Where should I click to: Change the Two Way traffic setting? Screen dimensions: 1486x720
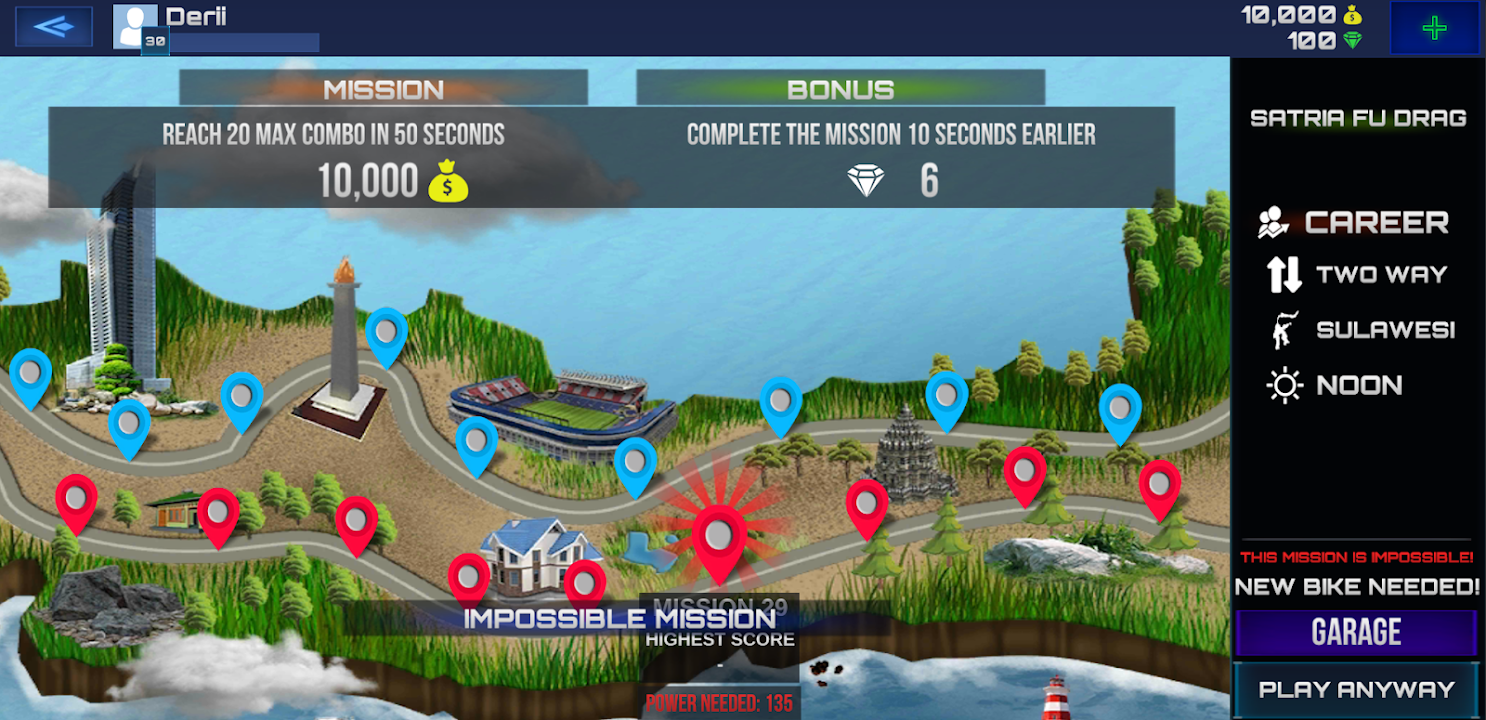(1356, 275)
